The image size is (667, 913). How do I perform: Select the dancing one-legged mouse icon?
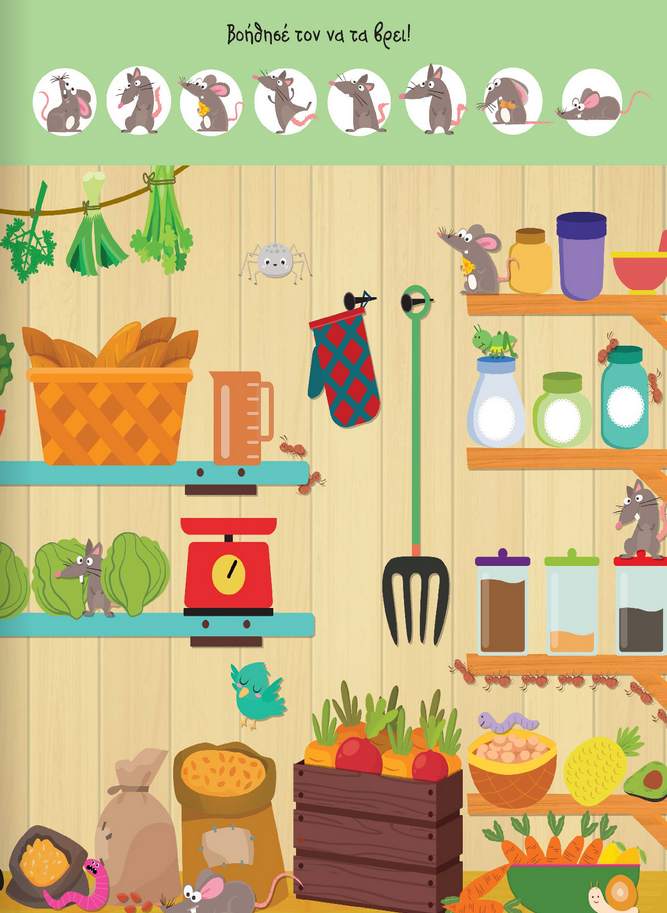click(285, 101)
